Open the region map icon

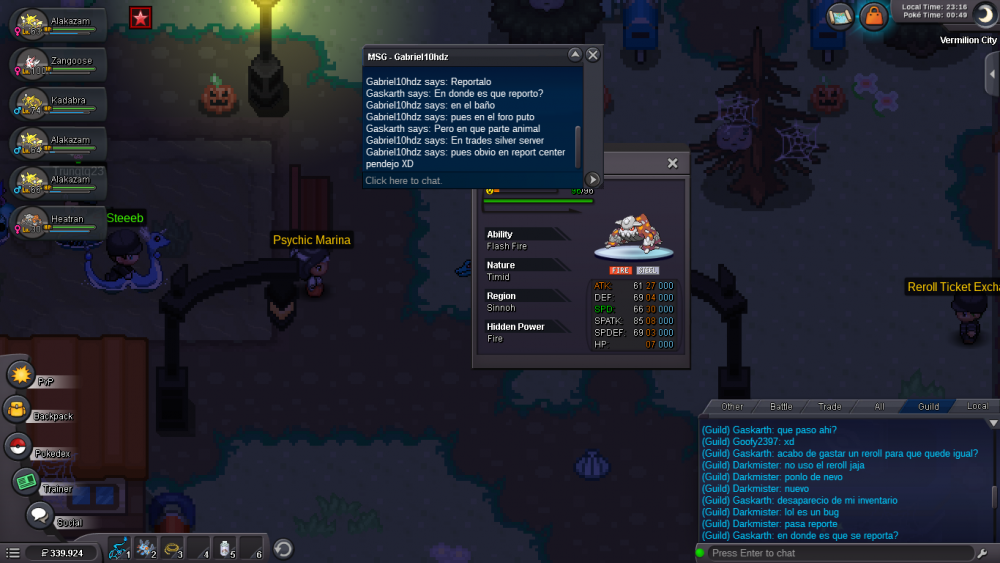click(839, 16)
